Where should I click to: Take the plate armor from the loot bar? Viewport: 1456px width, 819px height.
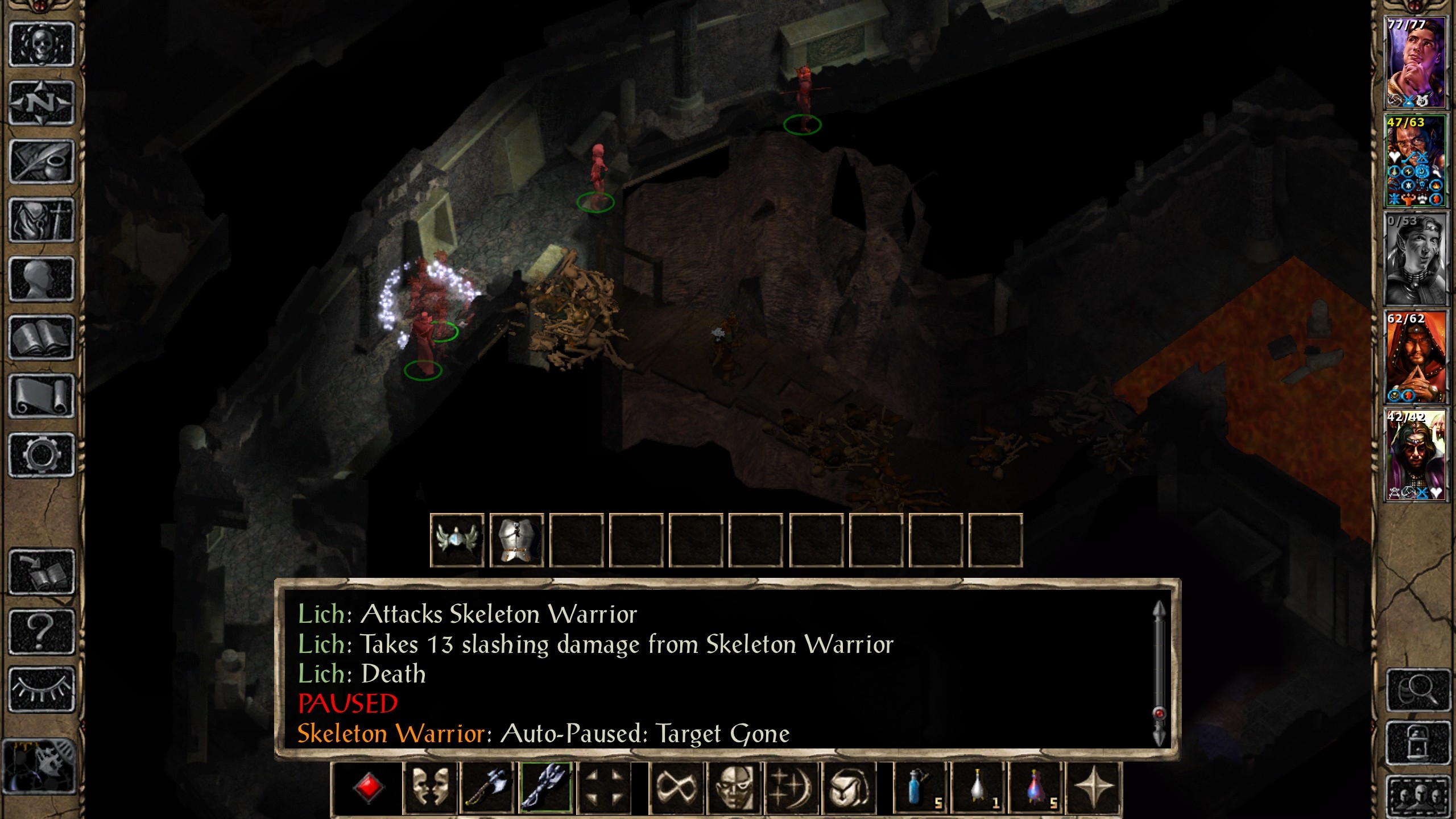(516, 540)
